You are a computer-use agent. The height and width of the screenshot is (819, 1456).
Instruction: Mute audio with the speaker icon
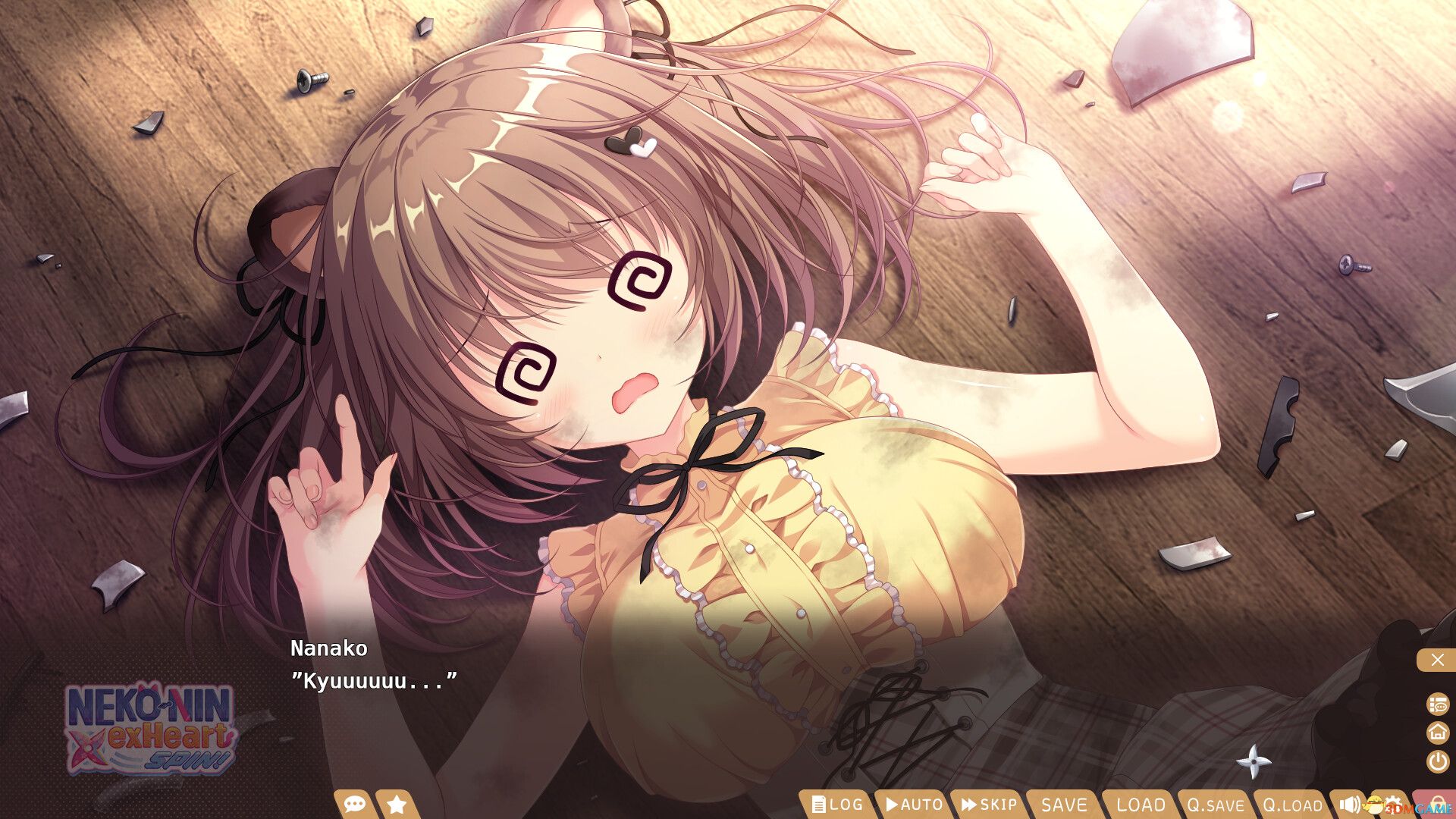[1349, 805]
